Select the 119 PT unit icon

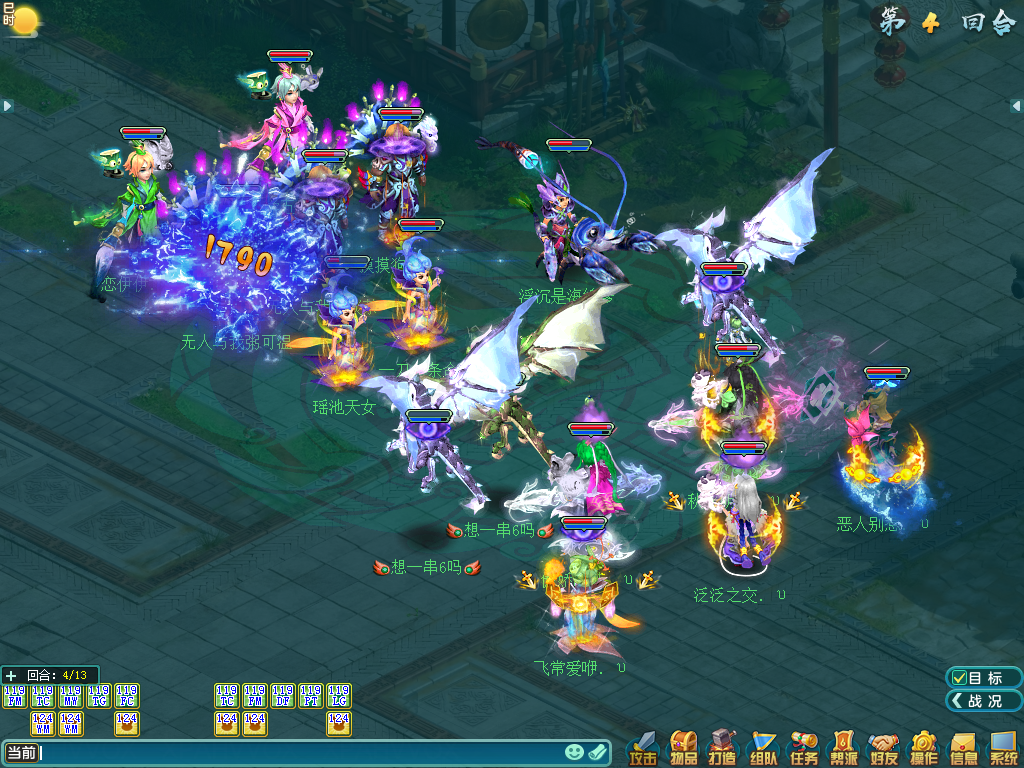point(311,696)
